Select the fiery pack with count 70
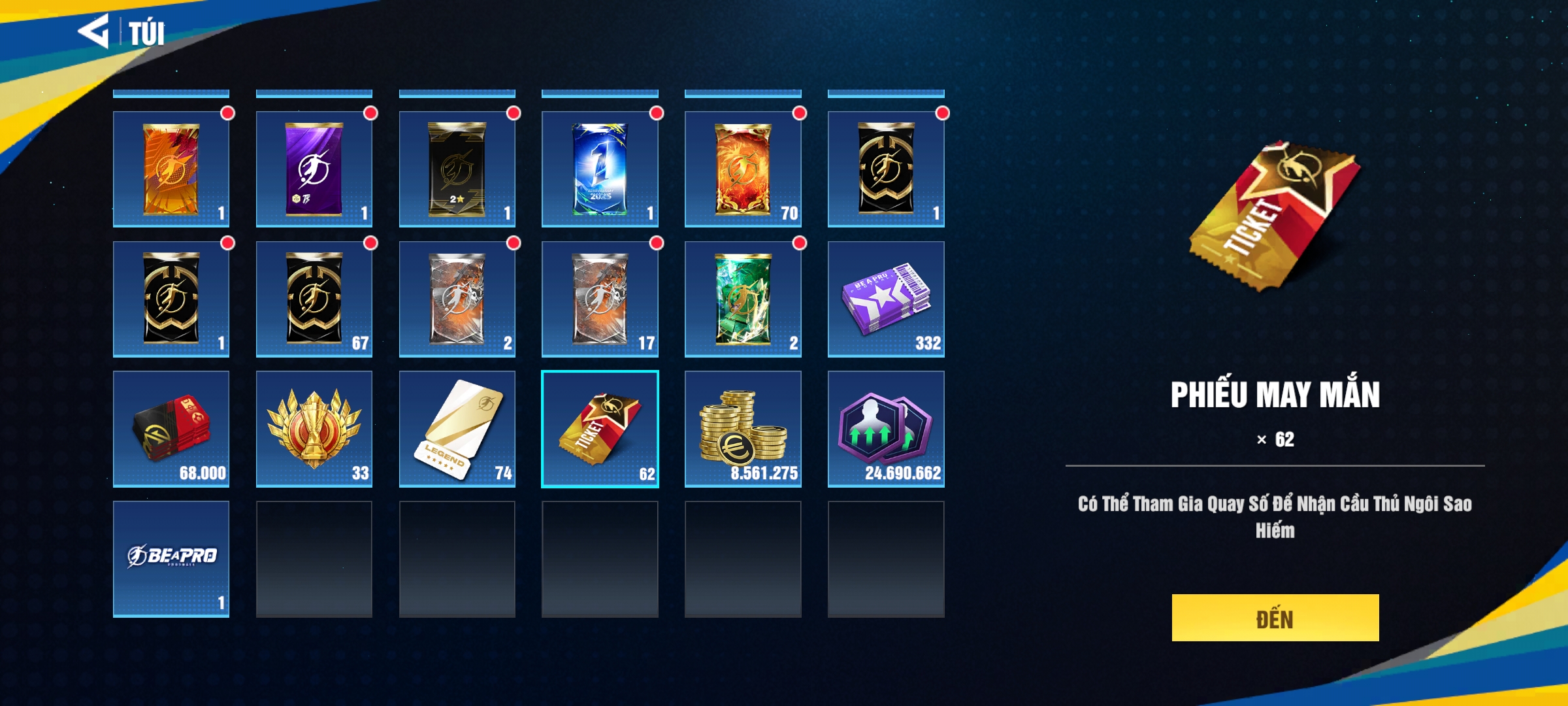This screenshot has height=706, width=1568. (x=742, y=169)
